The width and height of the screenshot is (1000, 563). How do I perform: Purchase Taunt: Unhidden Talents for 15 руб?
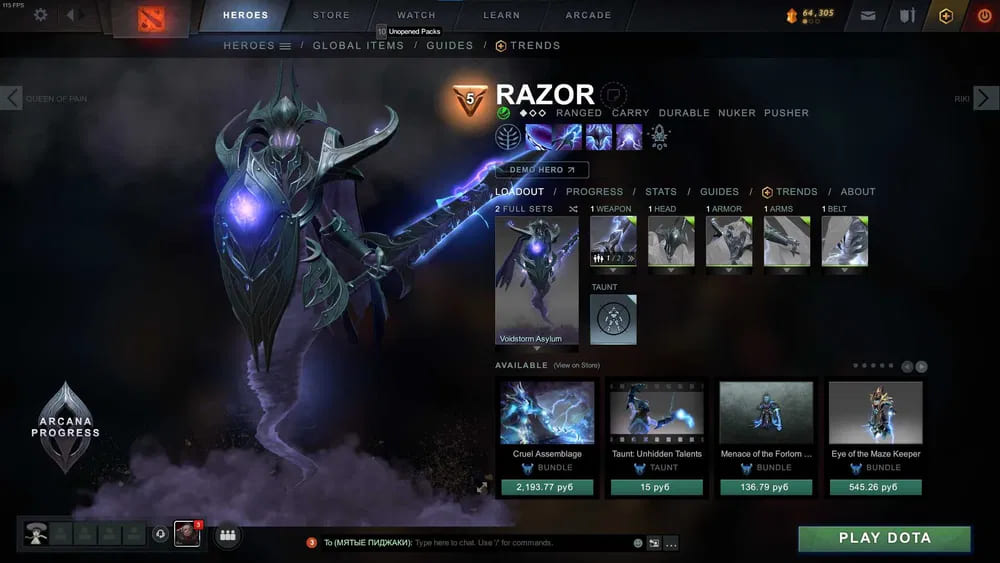coord(657,487)
